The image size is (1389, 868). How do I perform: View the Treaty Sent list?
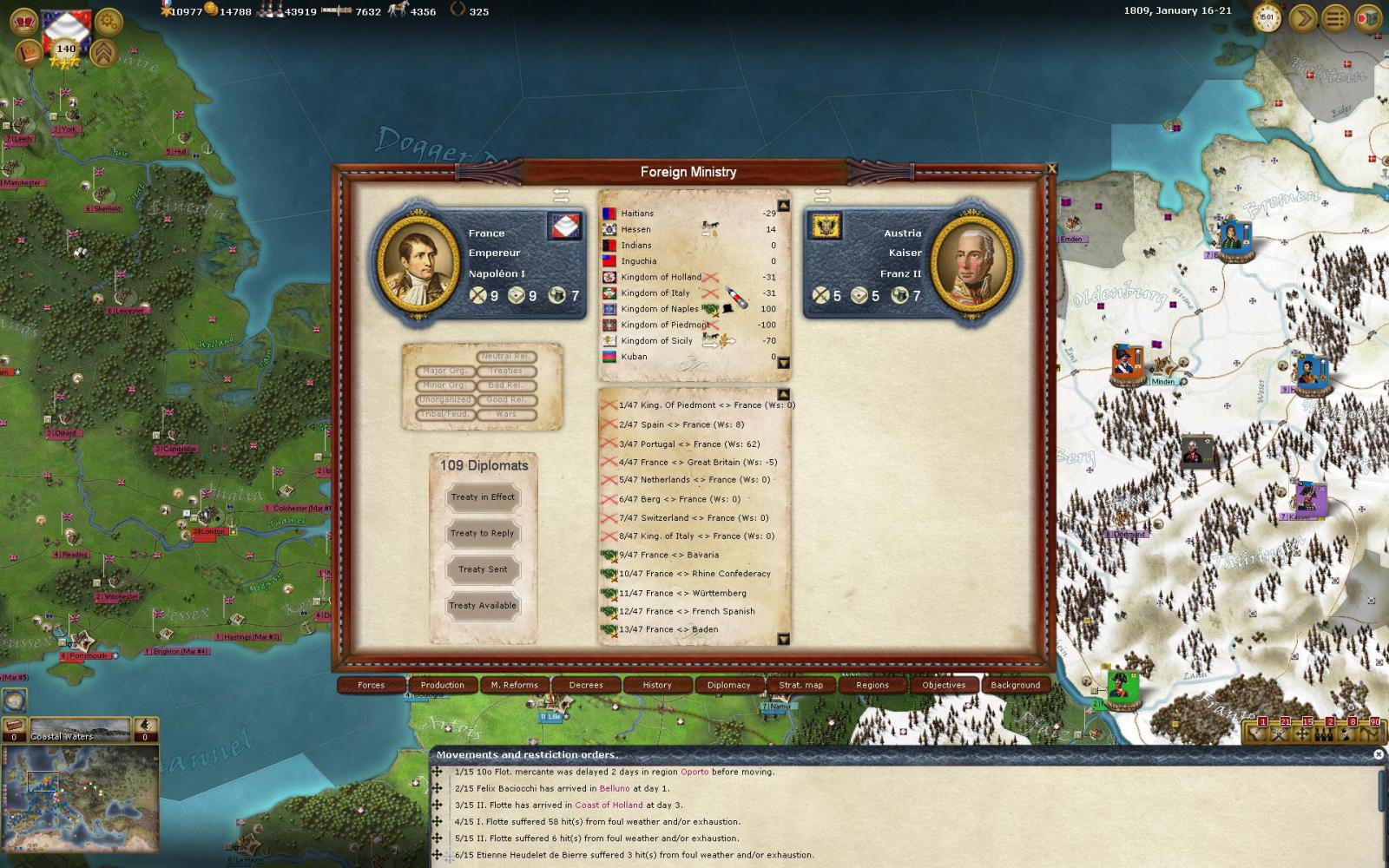click(483, 570)
